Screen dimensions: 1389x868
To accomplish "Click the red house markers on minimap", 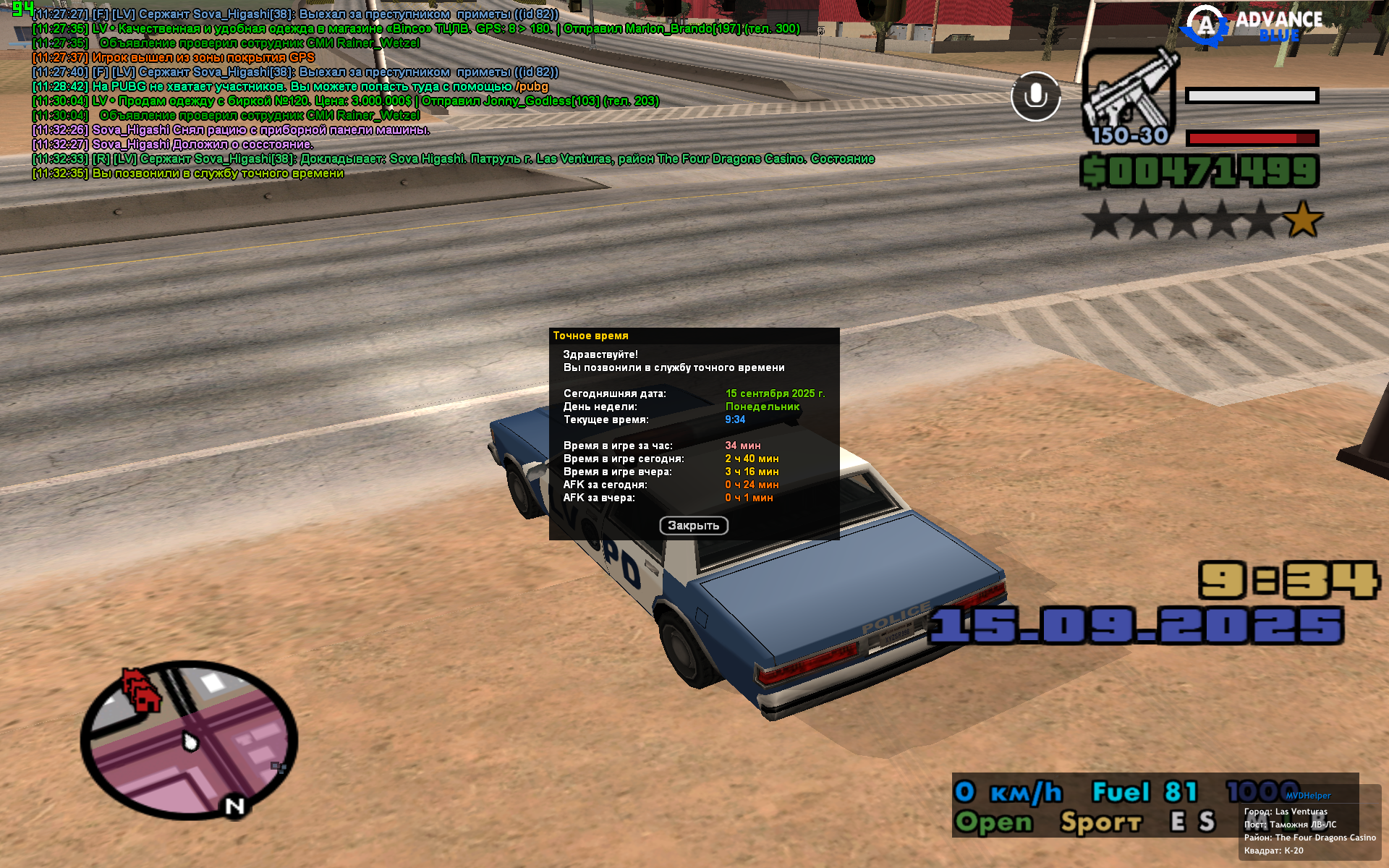I will 141,690.
